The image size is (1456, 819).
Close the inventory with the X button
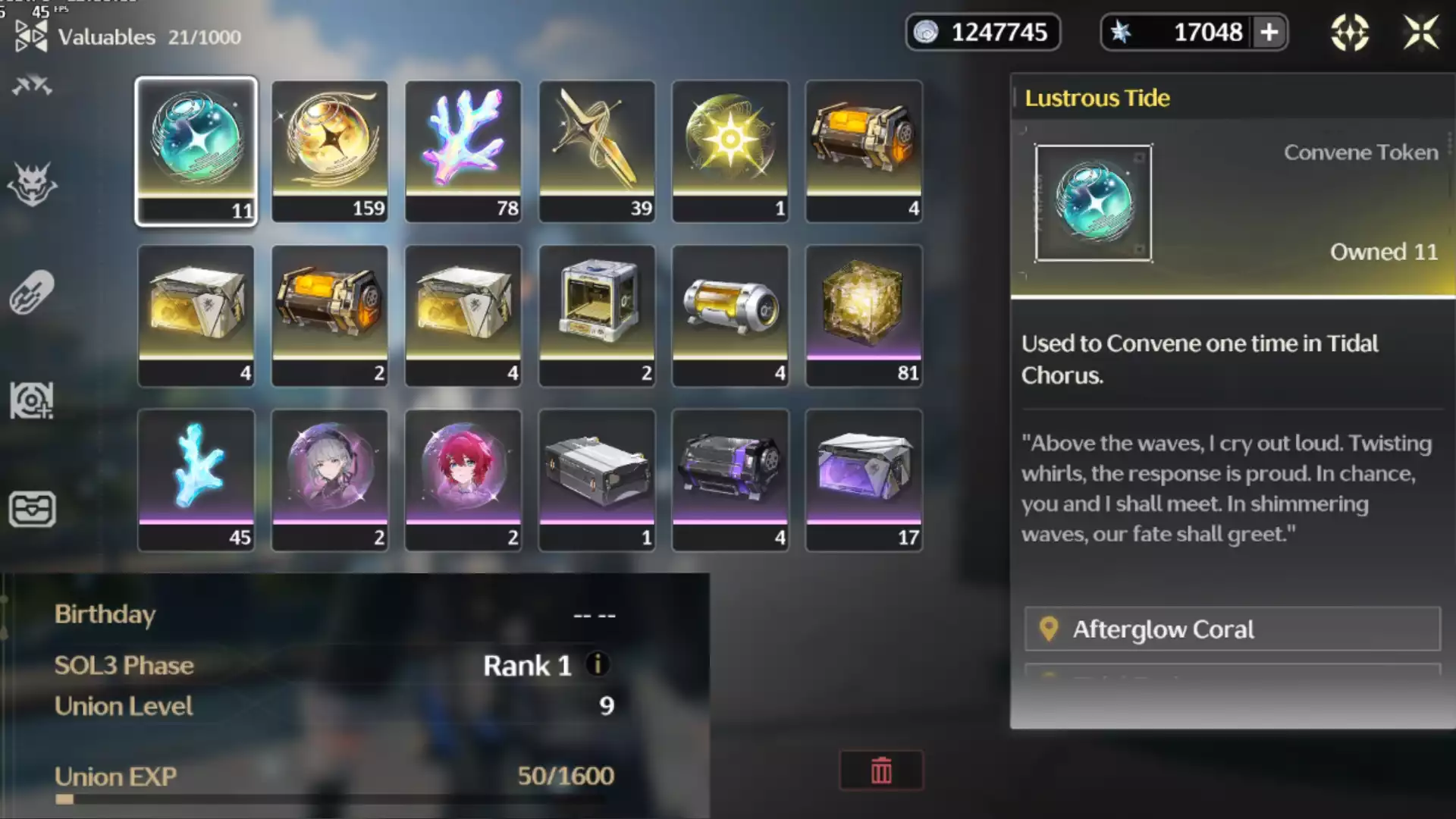[x=1420, y=33]
